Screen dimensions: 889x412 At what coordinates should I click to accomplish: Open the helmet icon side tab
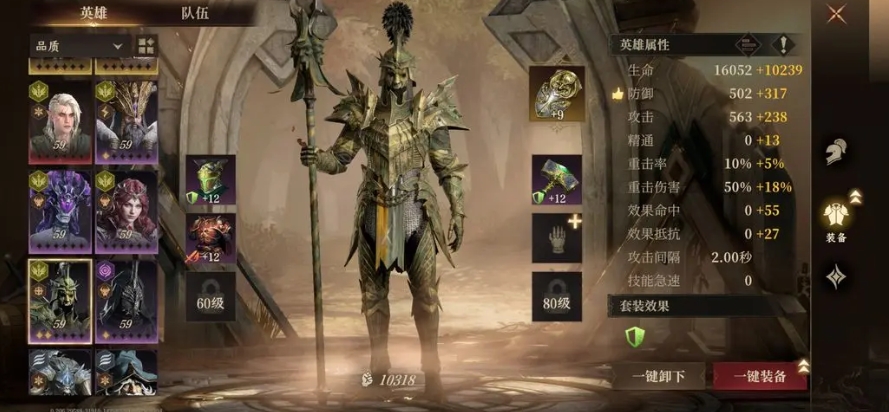[836, 153]
